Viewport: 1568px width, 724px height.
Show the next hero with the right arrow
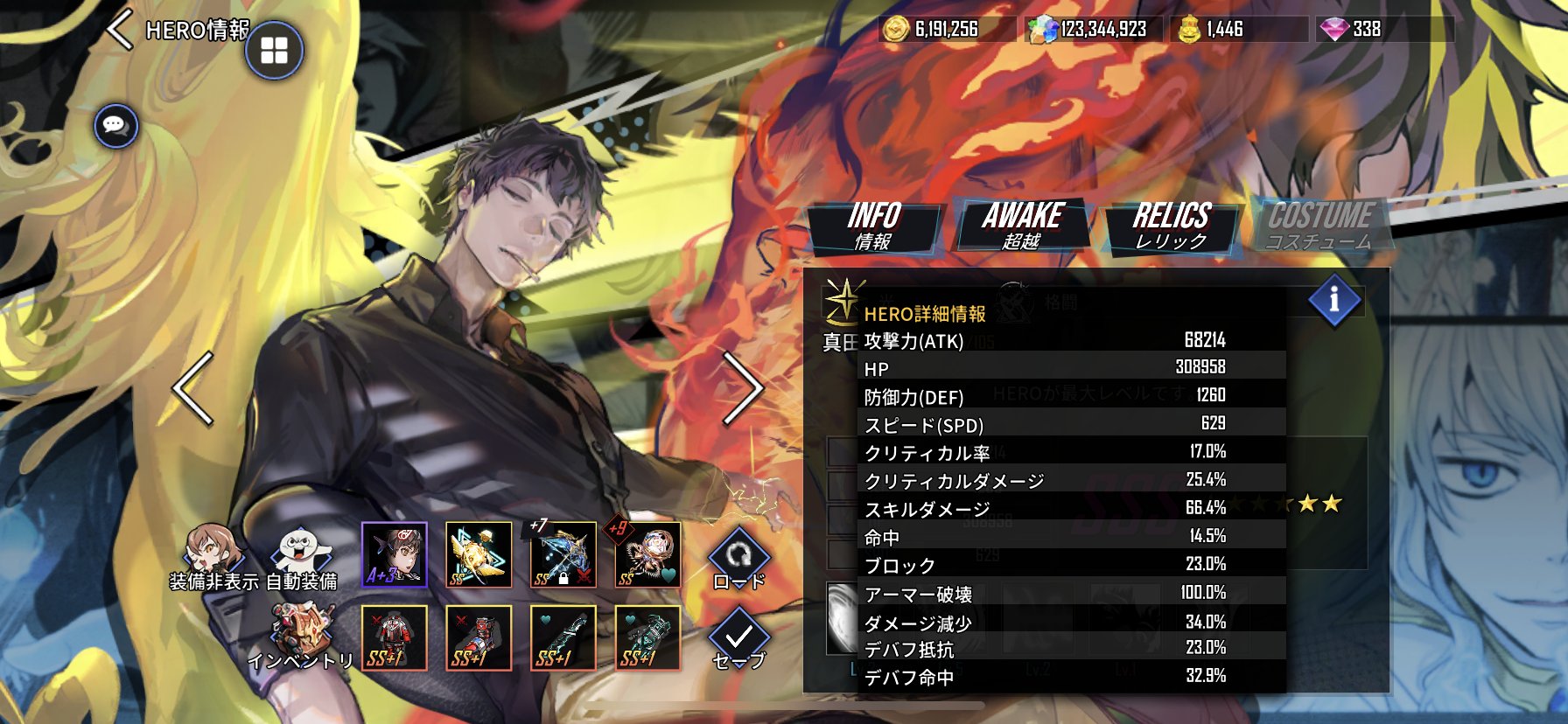743,389
